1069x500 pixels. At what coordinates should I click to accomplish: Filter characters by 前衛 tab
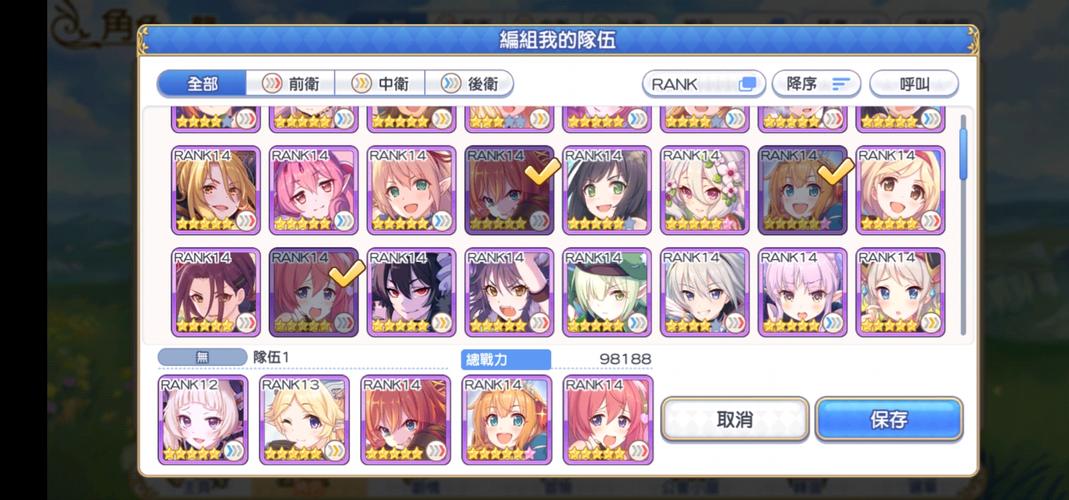pos(291,84)
